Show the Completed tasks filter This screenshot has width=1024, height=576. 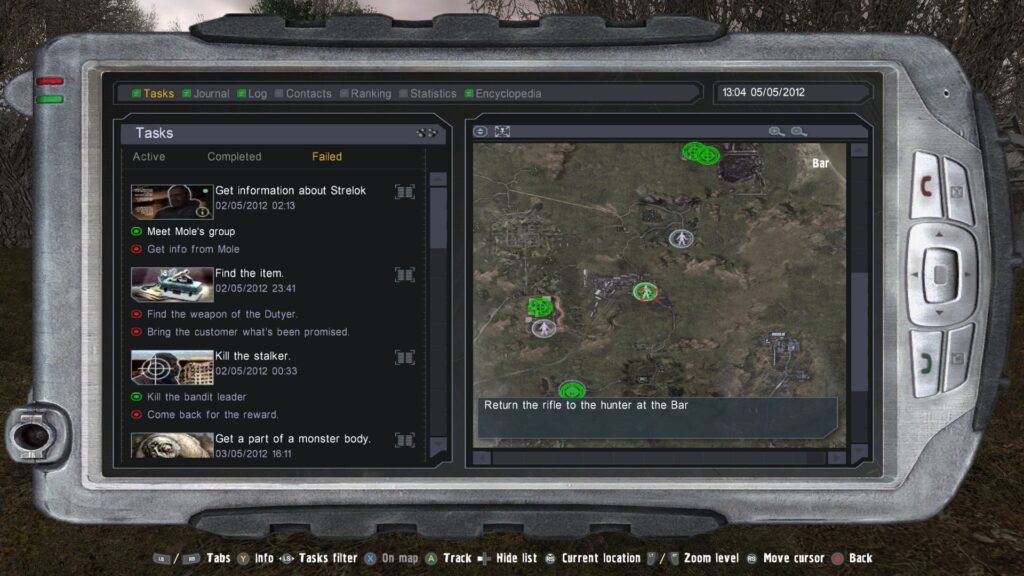pyautogui.click(x=234, y=157)
